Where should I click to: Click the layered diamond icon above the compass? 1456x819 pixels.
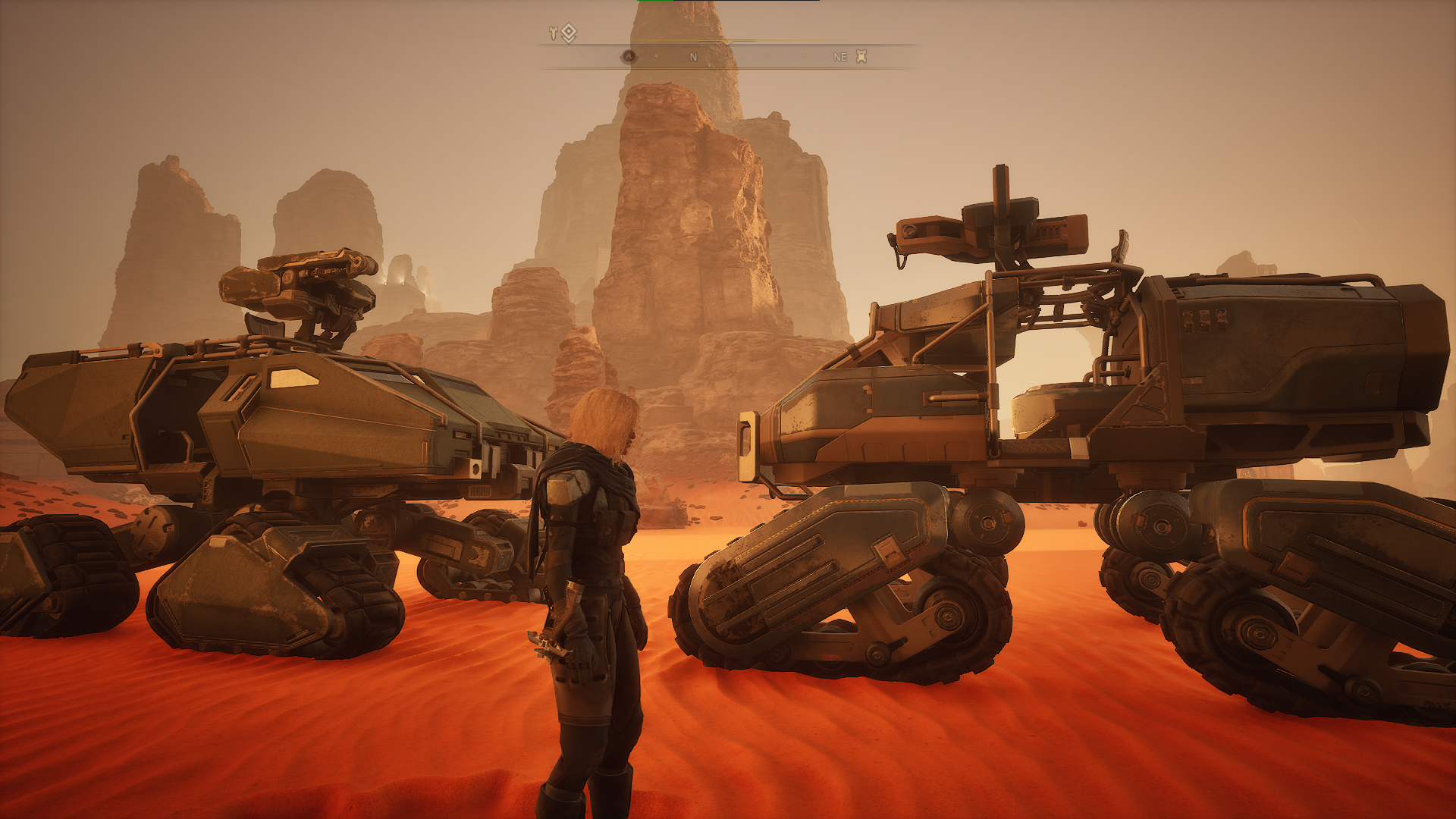pyautogui.click(x=569, y=33)
